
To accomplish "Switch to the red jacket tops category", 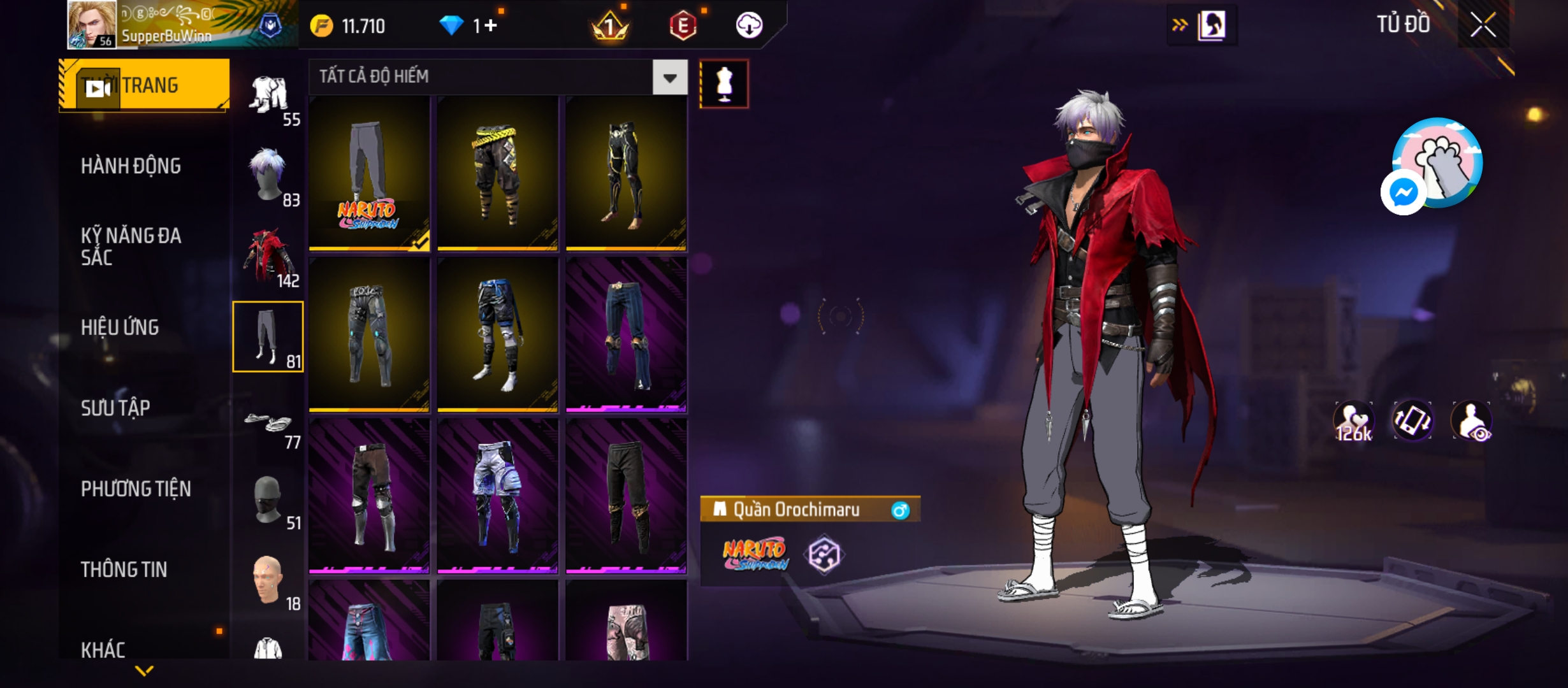I will pos(268,257).
